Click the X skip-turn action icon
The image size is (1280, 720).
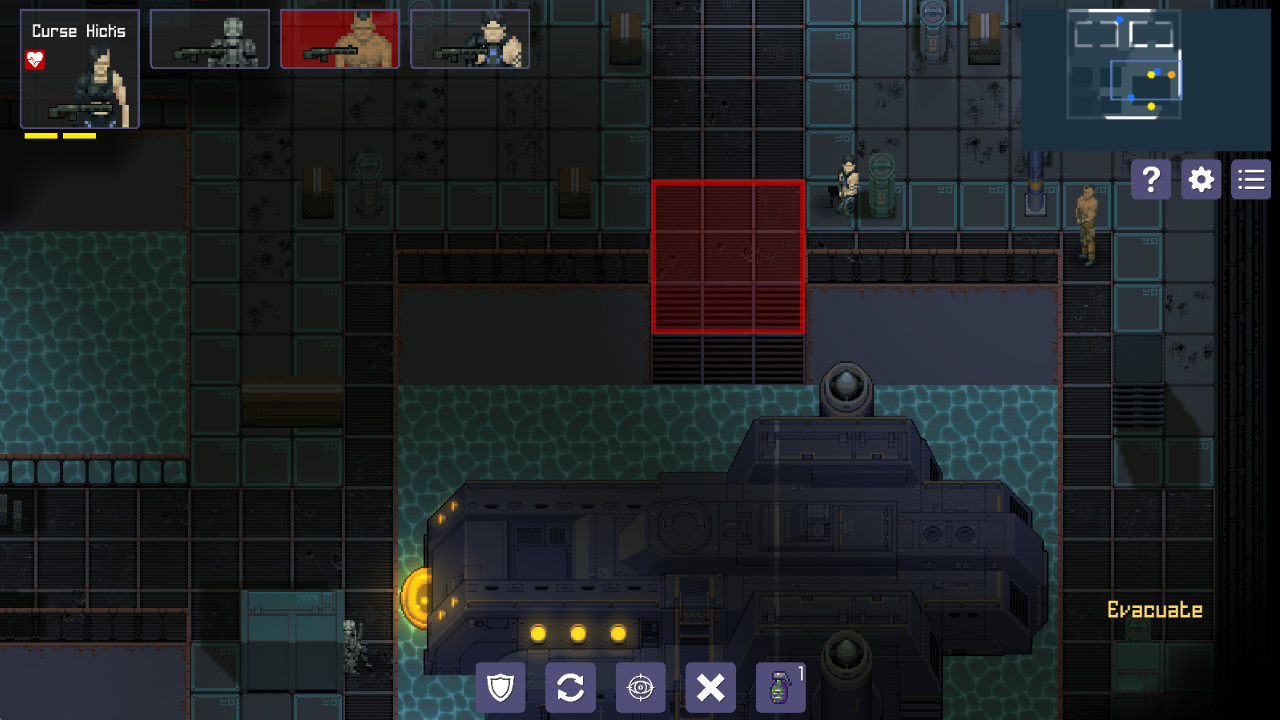[710, 687]
